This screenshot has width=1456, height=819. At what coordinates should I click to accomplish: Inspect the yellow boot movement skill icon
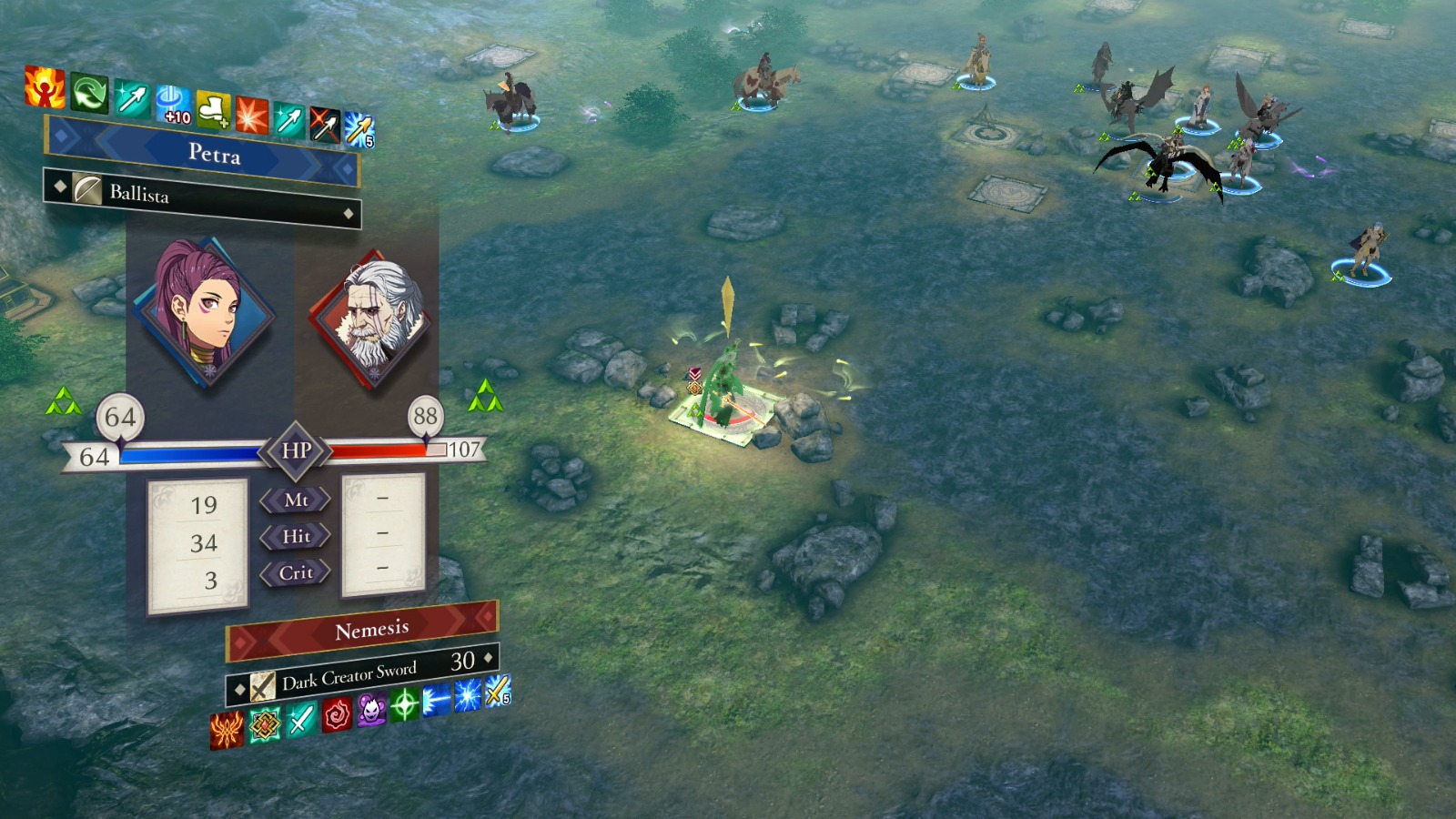pos(213,111)
